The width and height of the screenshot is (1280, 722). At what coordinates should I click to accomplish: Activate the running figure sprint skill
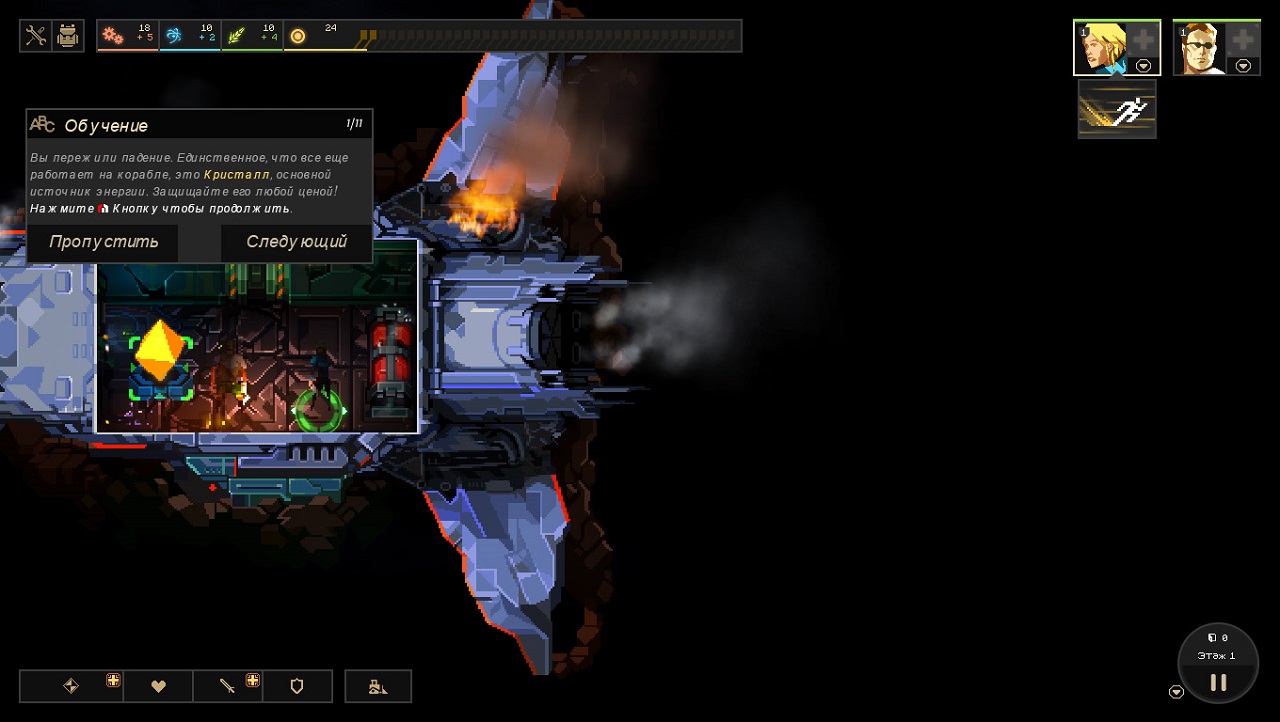pyautogui.click(x=1117, y=110)
